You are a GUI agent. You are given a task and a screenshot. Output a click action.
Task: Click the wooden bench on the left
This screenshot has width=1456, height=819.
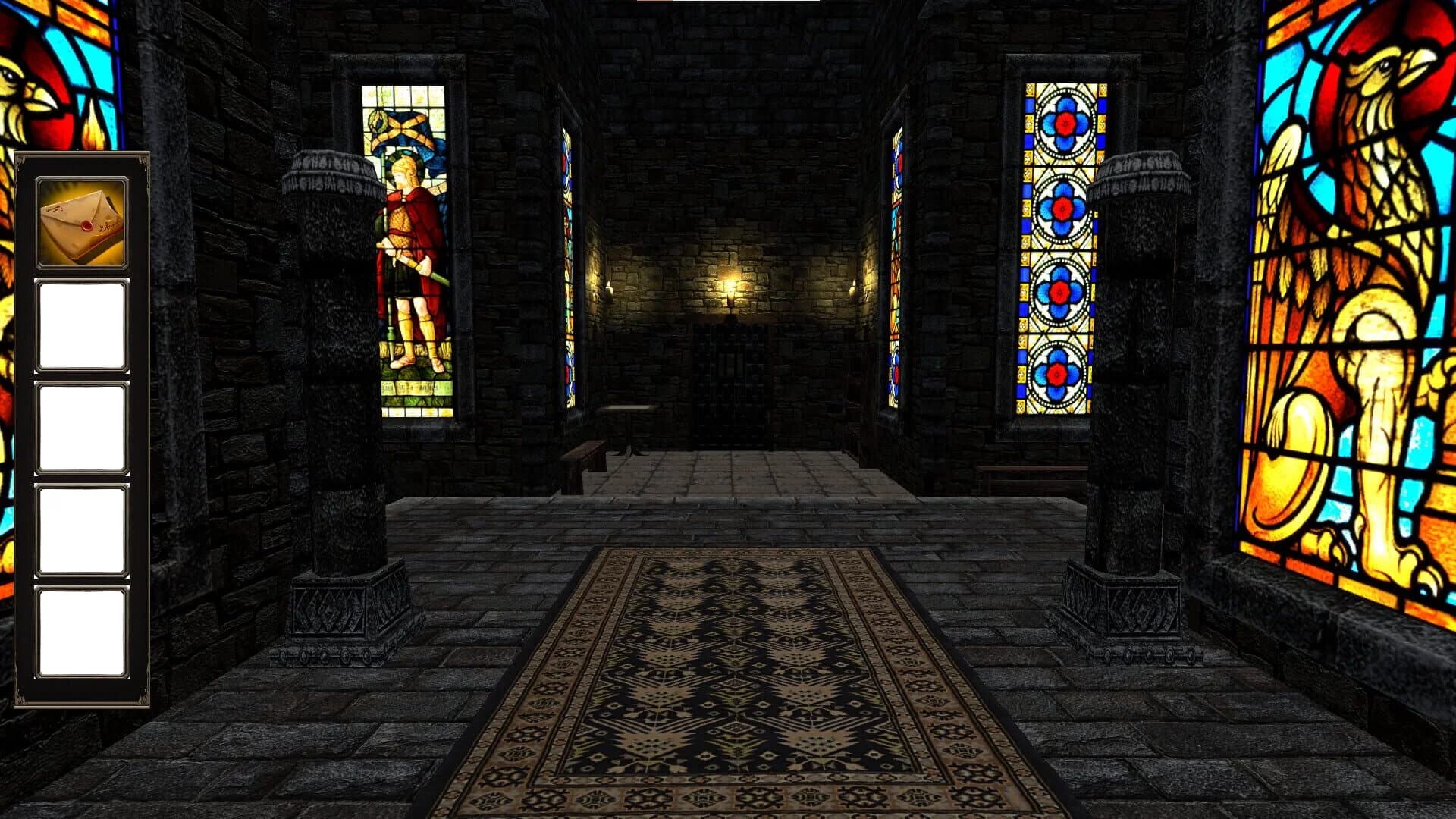(584, 451)
